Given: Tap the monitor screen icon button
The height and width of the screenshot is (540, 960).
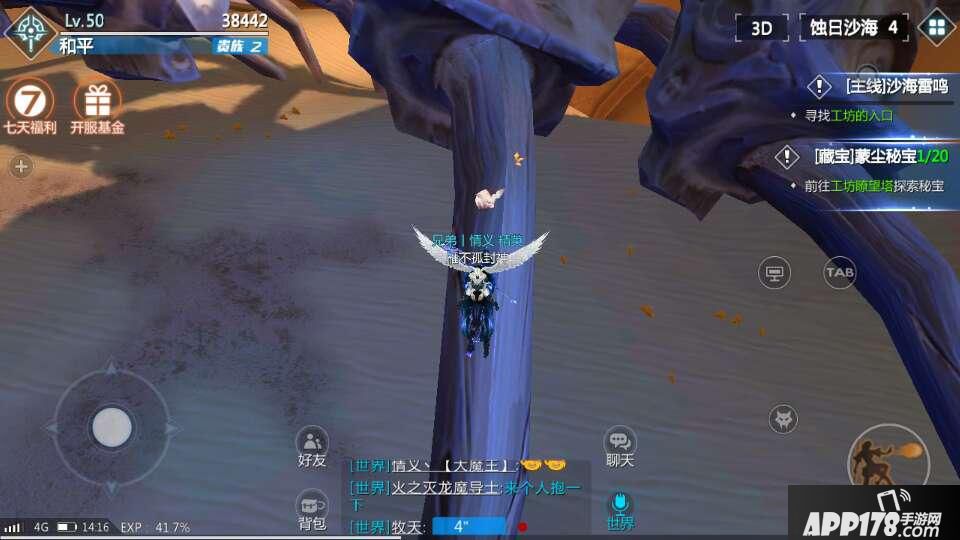Looking at the screenshot, I should [774, 272].
